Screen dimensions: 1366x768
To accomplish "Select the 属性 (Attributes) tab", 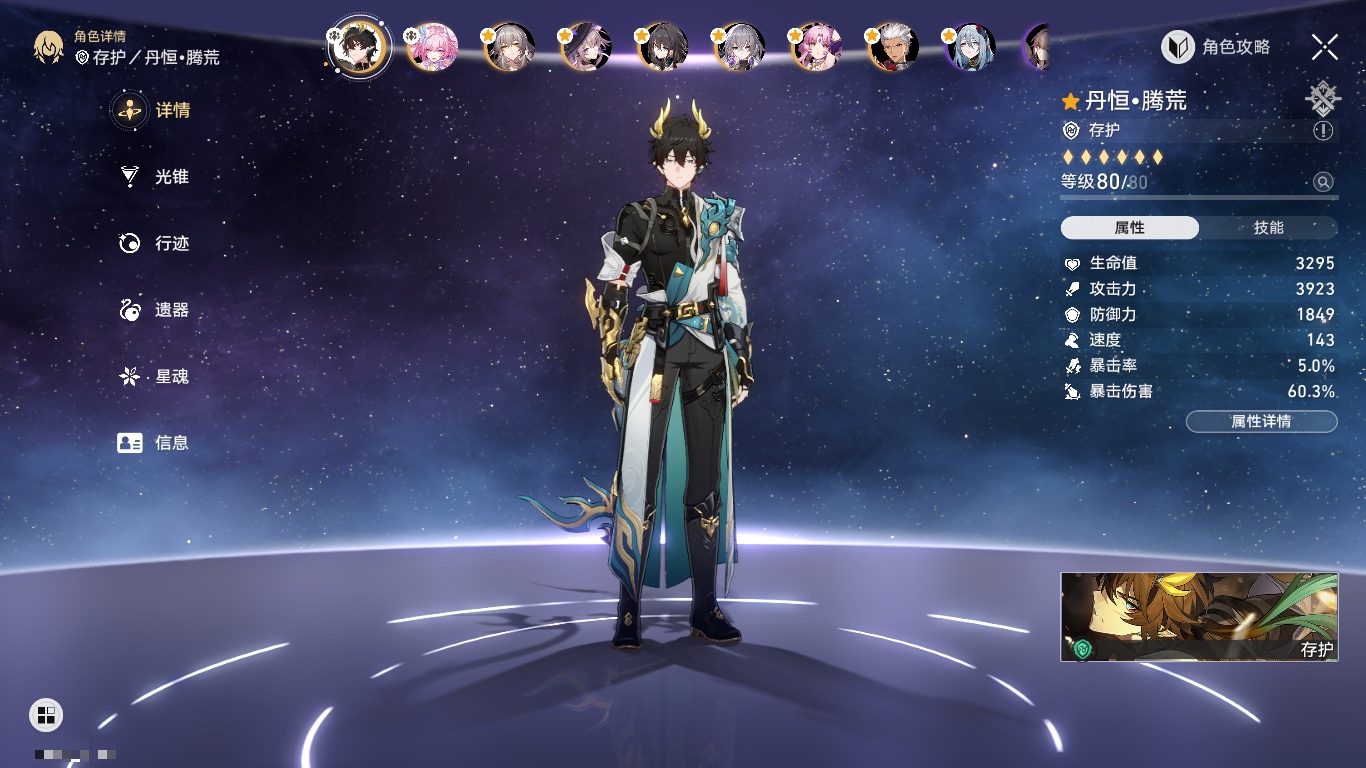I will click(1130, 228).
